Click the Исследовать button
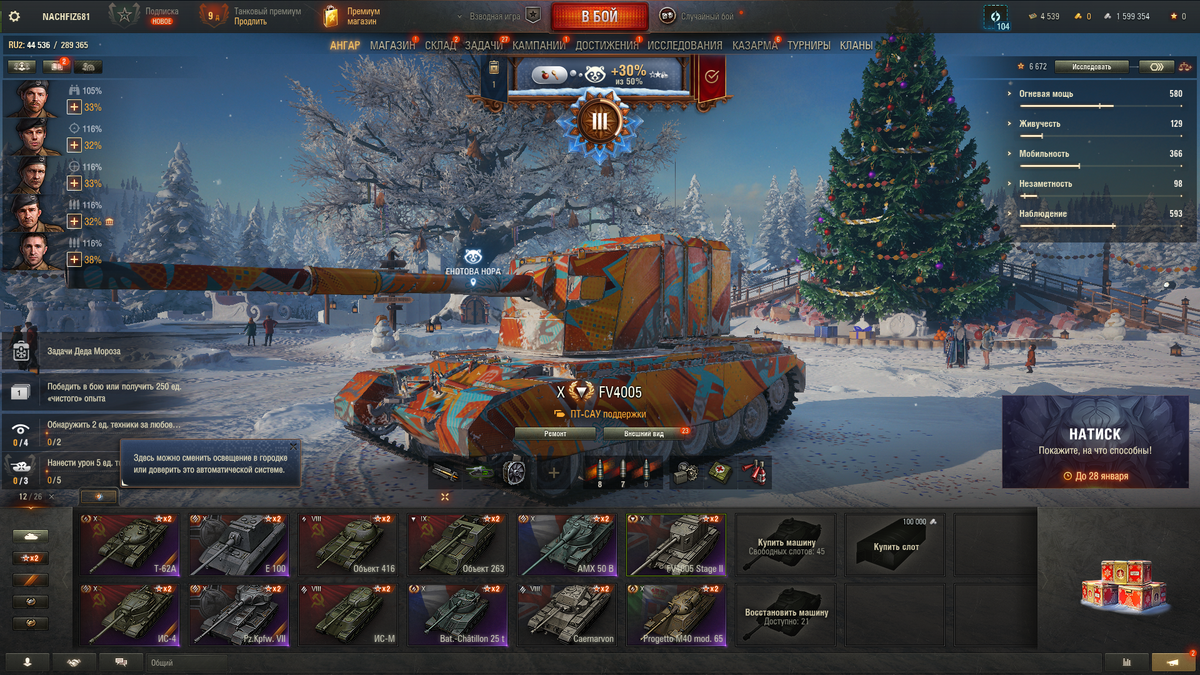Screen dimensions: 1200x675 coord(1090,67)
